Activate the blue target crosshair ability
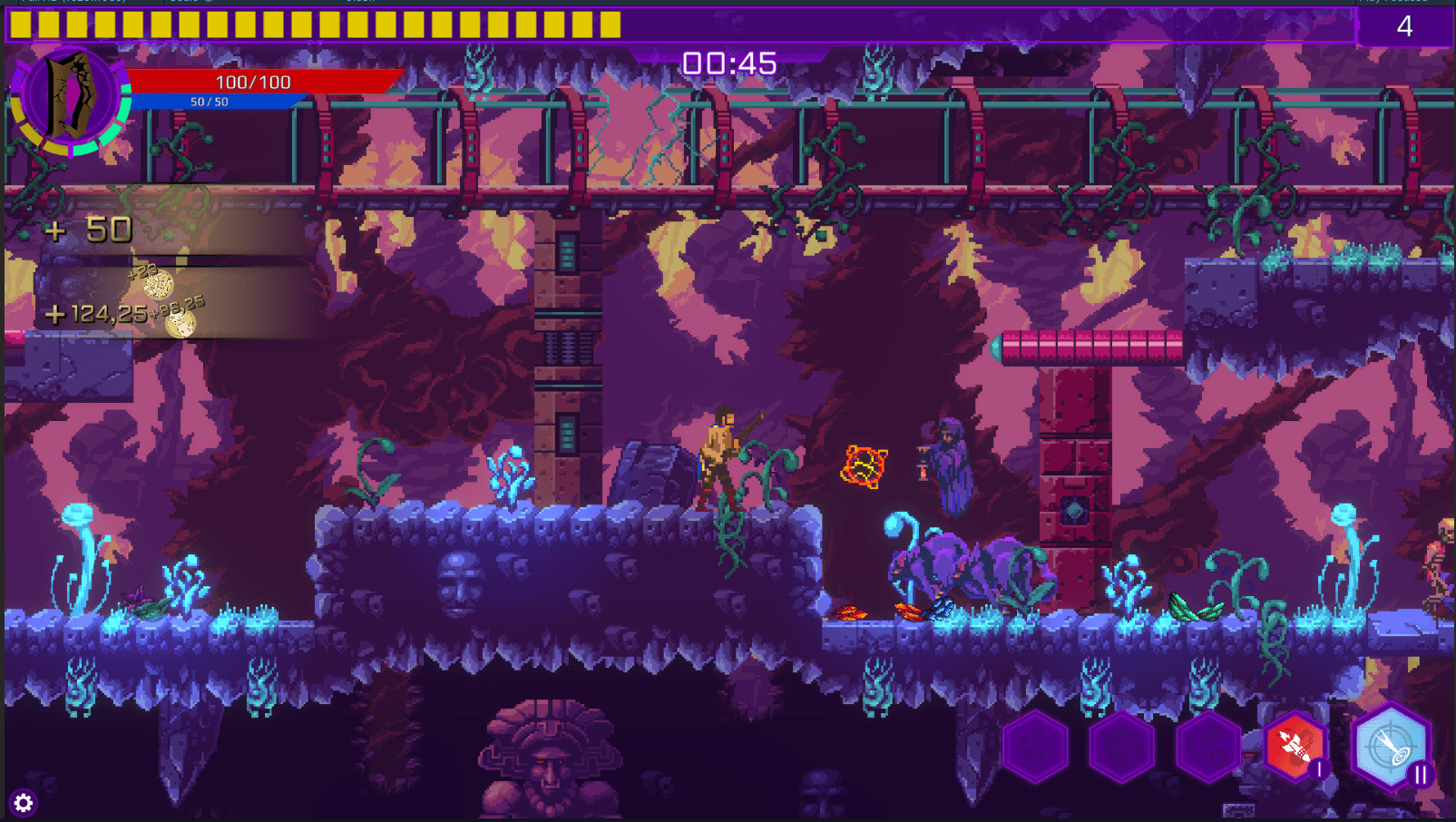The width and height of the screenshot is (1456, 822). click(x=1390, y=747)
